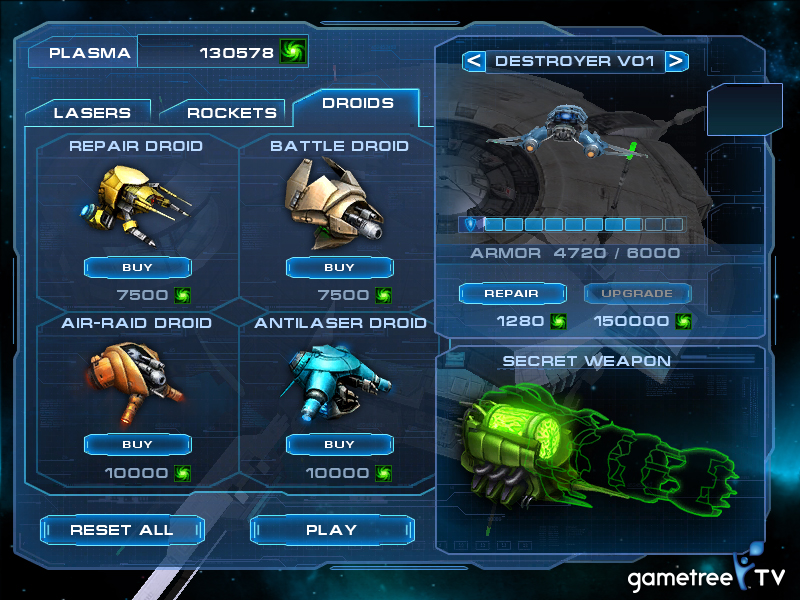
Task: Select the Droids tab
Action: 357,103
